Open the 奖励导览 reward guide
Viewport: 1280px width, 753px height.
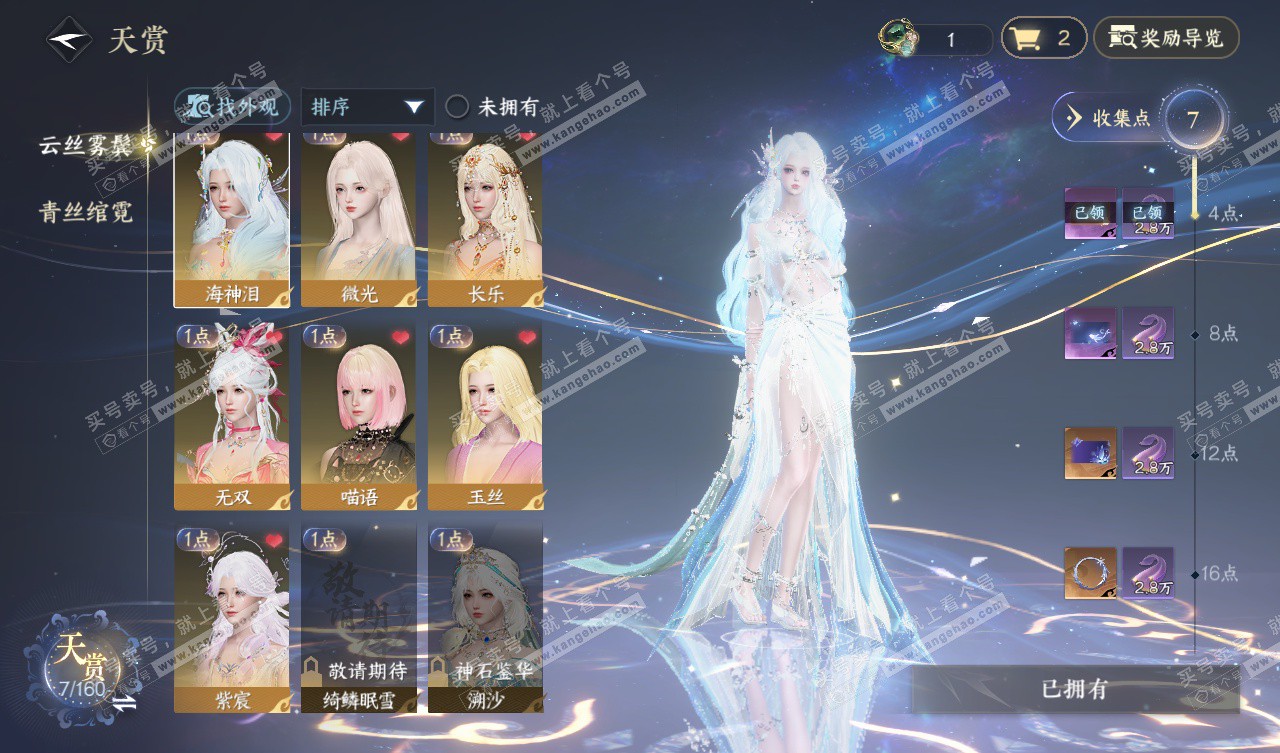pyautogui.click(x=1166, y=39)
